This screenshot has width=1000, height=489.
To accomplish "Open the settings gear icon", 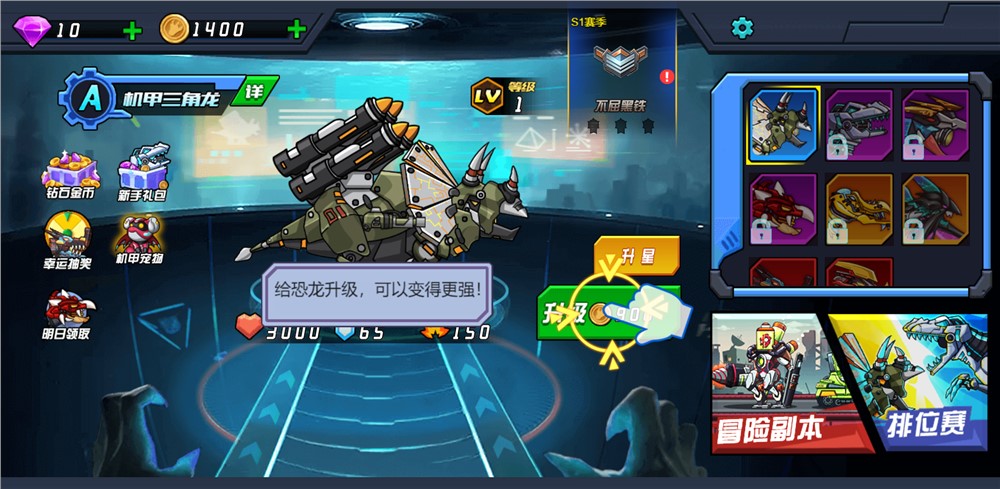I will 742,28.
